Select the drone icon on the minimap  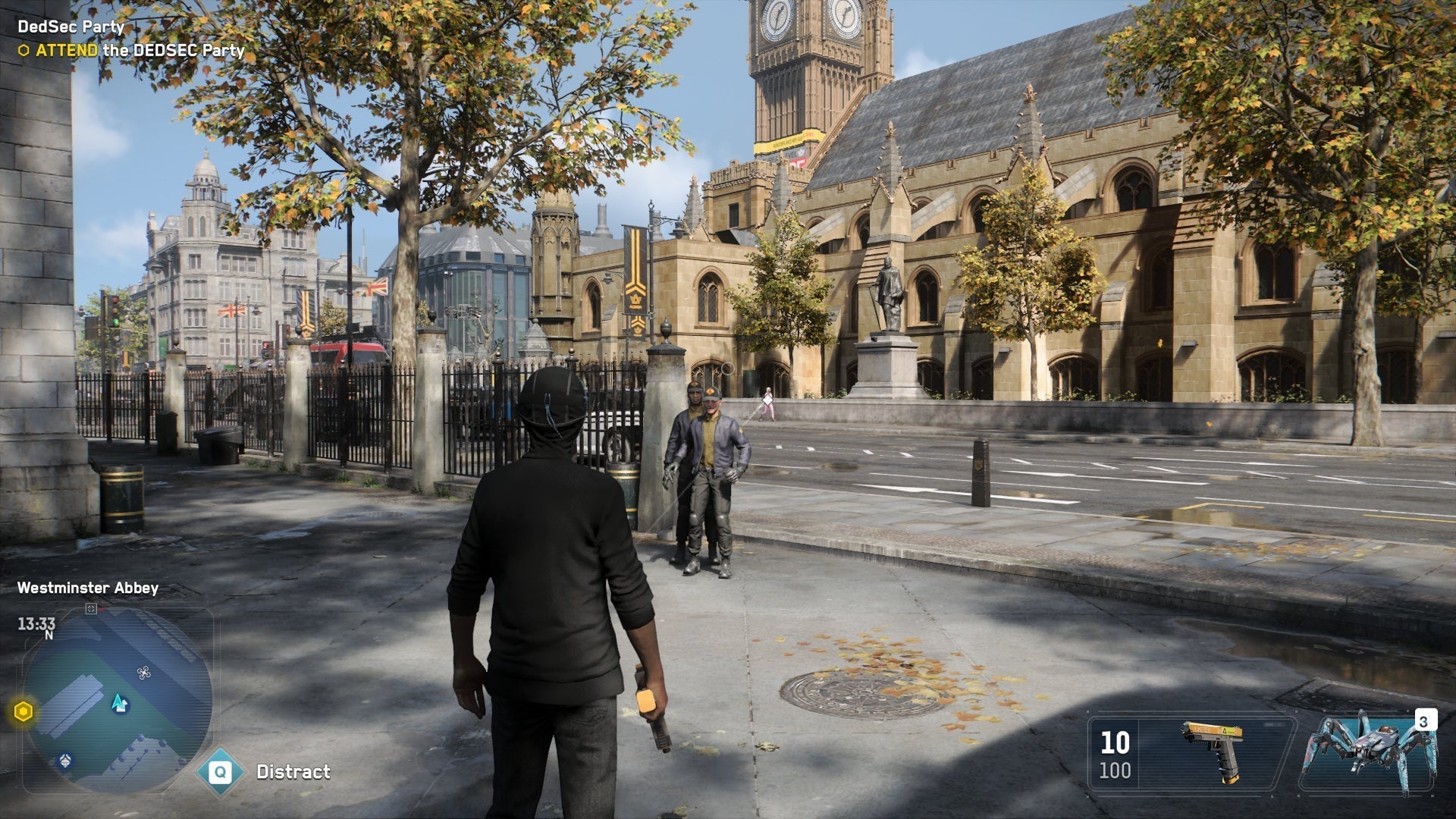point(143,672)
